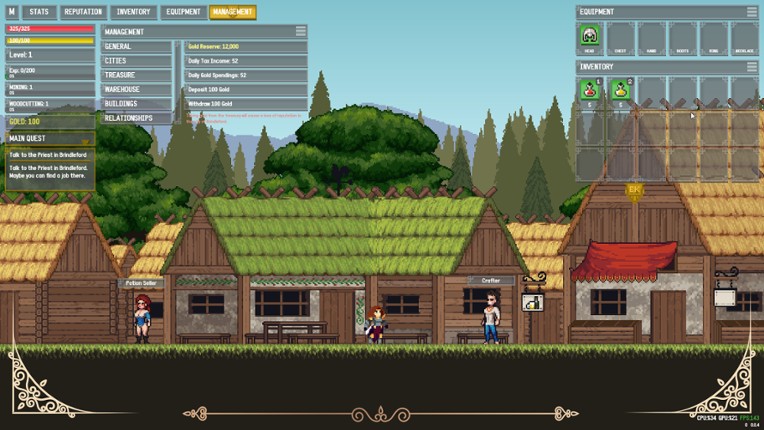Open the General management section
The height and width of the screenshot is (430, 764).
pos(138,47)
